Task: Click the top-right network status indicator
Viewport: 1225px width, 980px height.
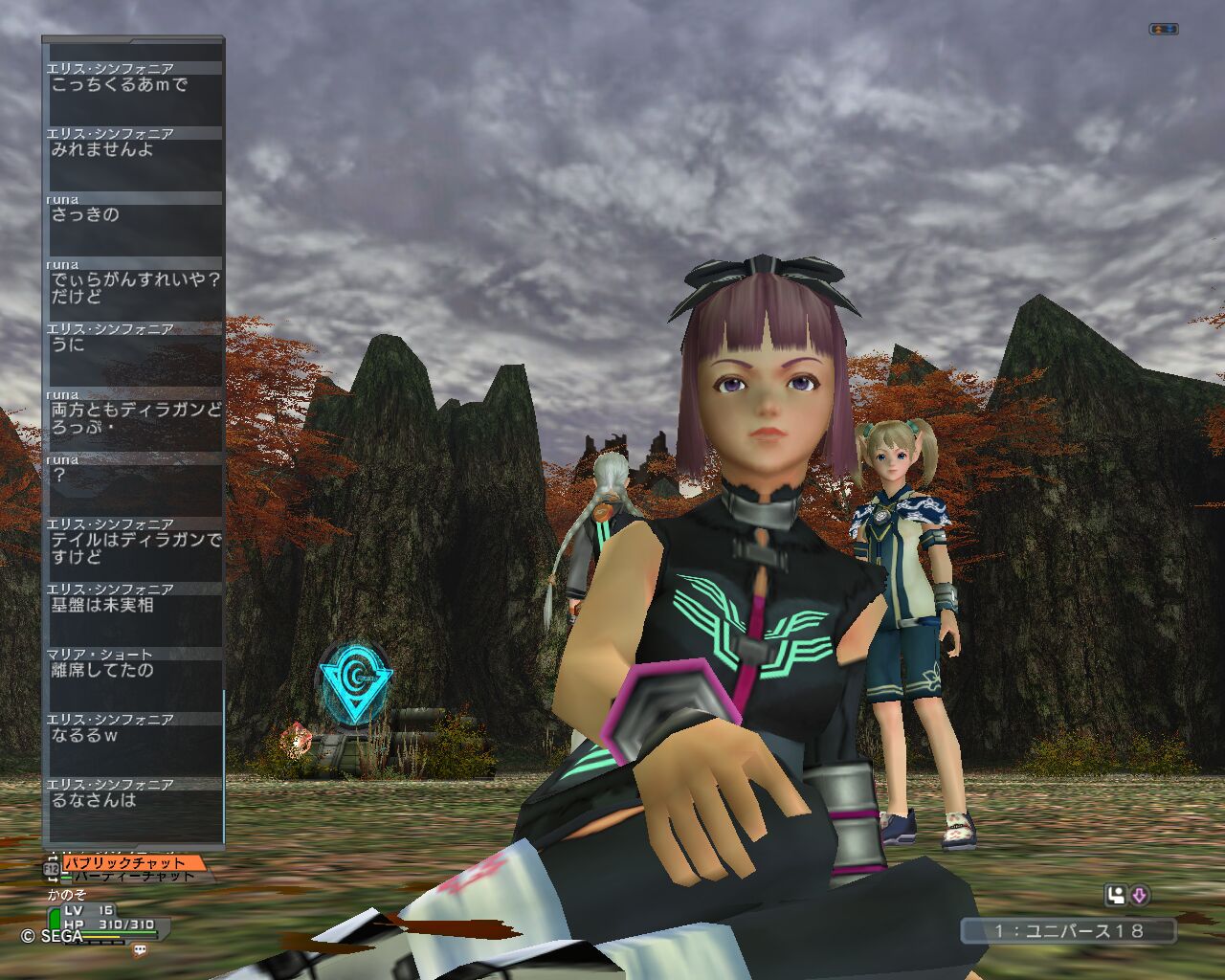Action: coord(1163,30)
